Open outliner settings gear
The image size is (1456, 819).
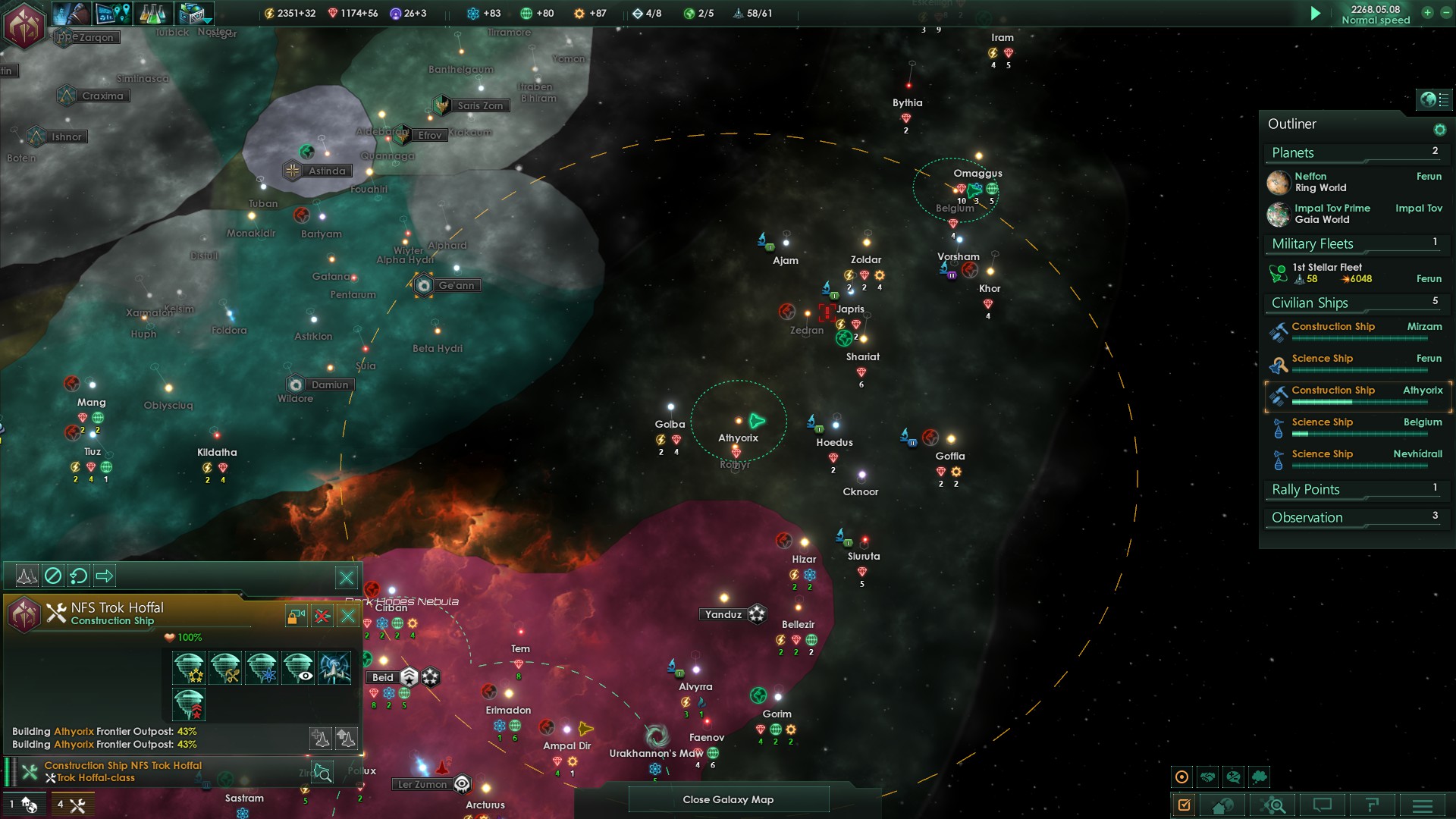click(x=1439, y=130)
